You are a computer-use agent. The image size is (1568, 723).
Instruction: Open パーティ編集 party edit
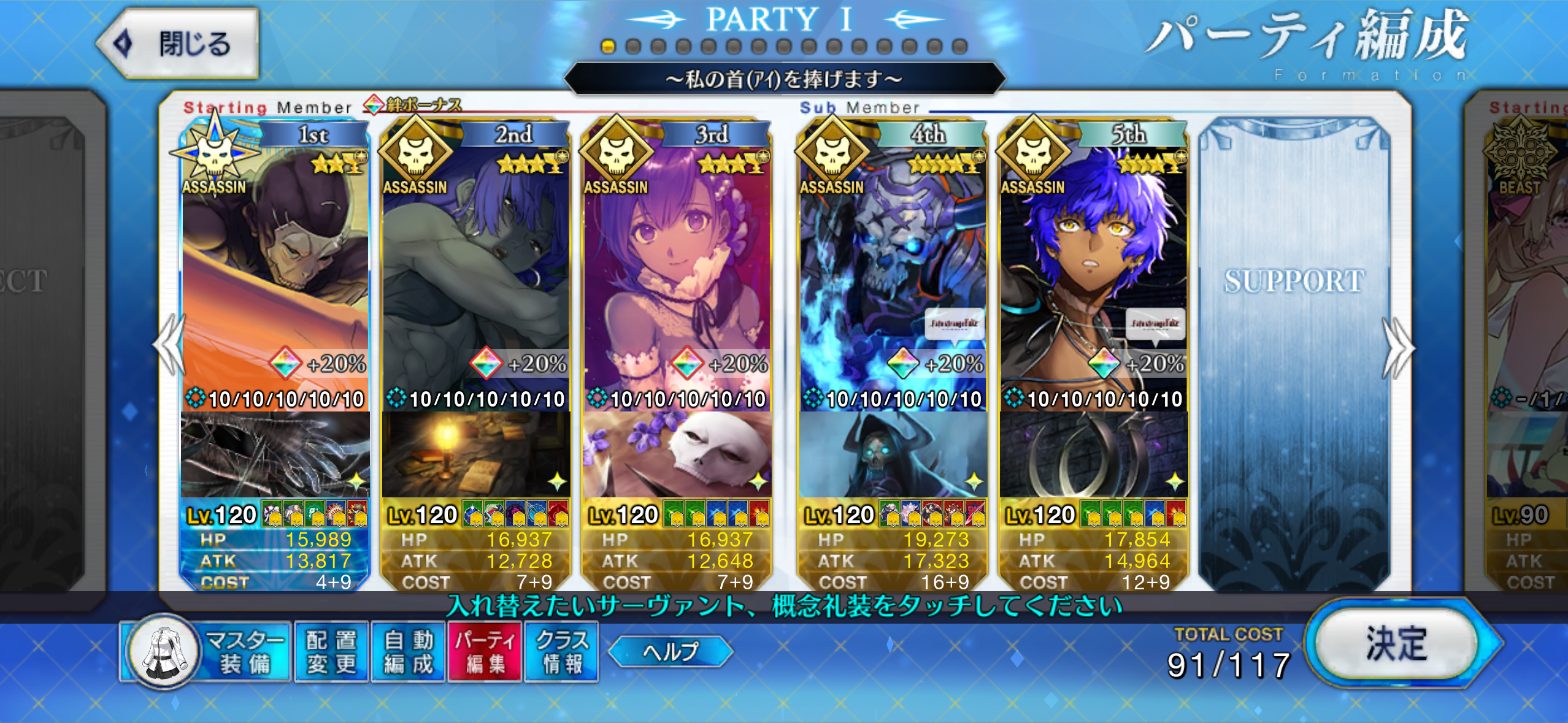coord(485,652)
